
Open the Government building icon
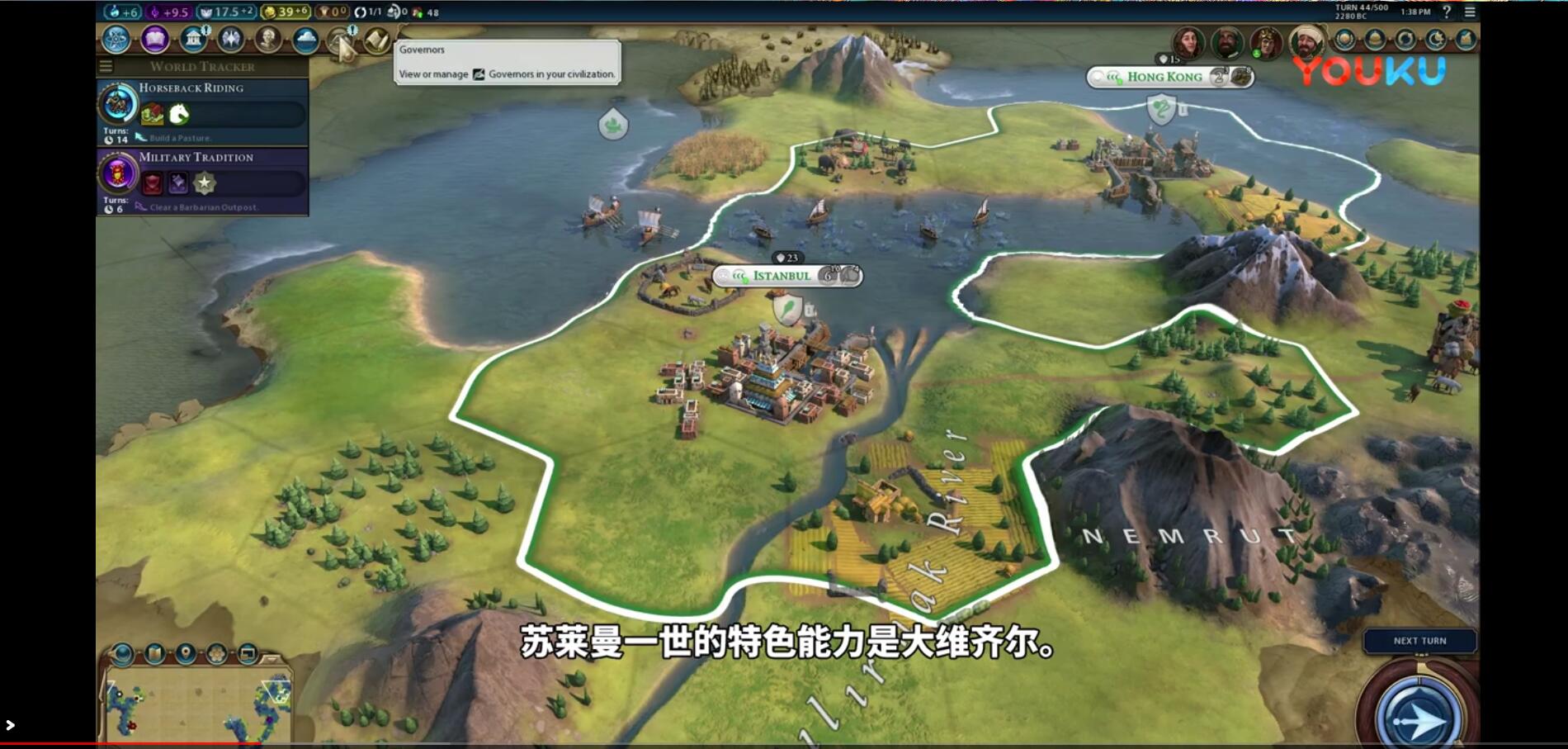click(x=193, y=39)
